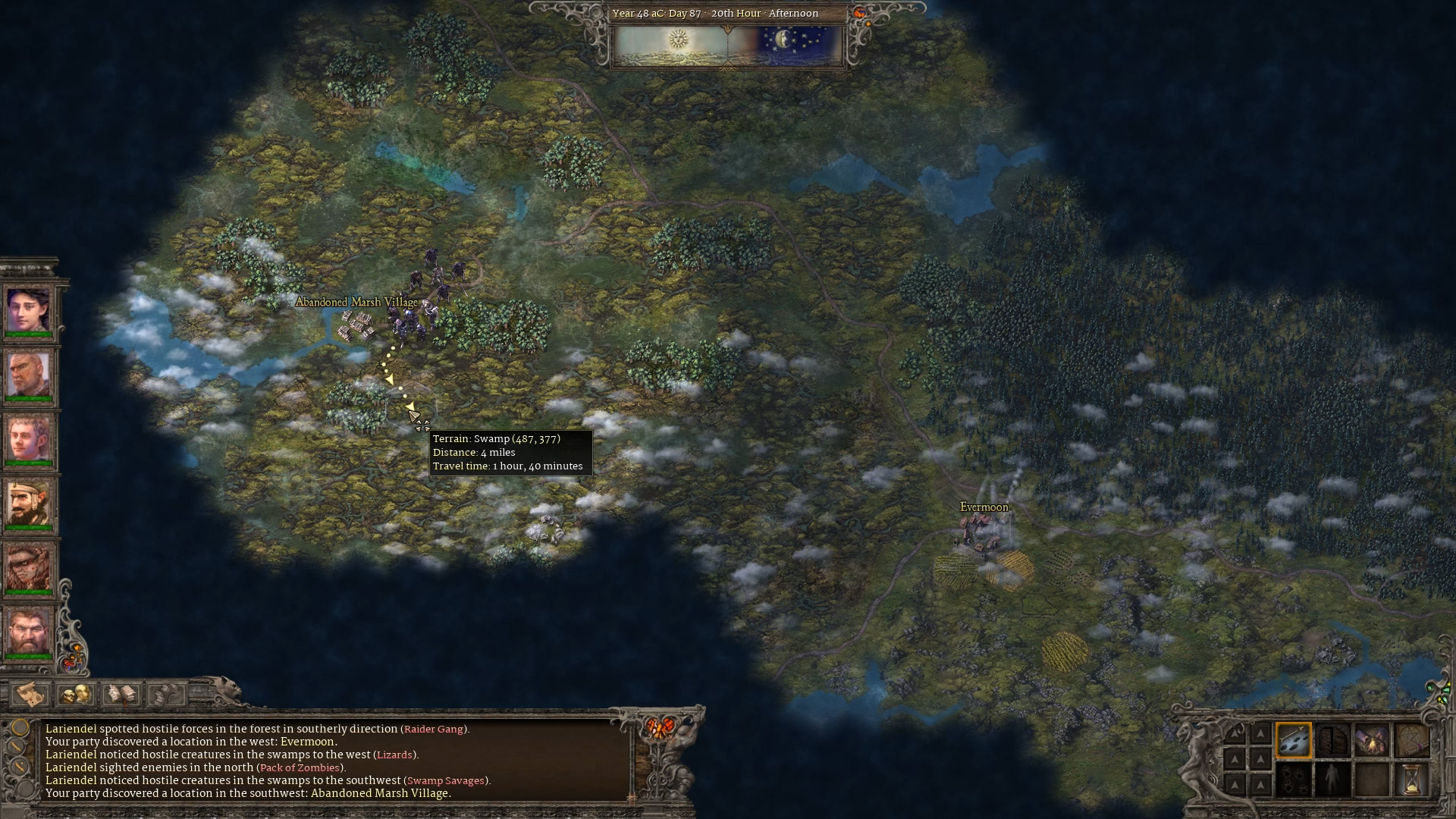Activate the footprints travel mode icon
Screen dimensions: 1456x819
click(x=1294, y=740)
